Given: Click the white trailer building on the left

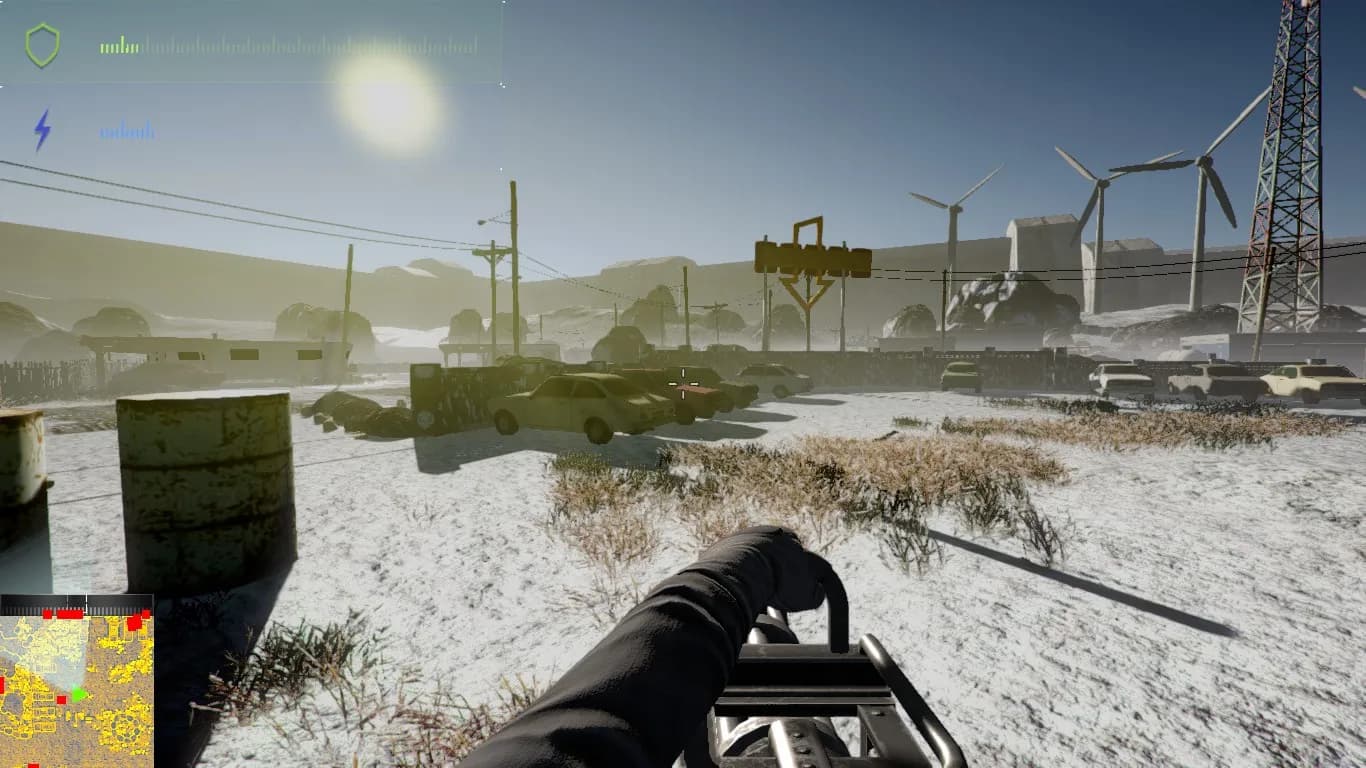Looking at the screenshot, I should pyautogui.click(x=220, y=357).
